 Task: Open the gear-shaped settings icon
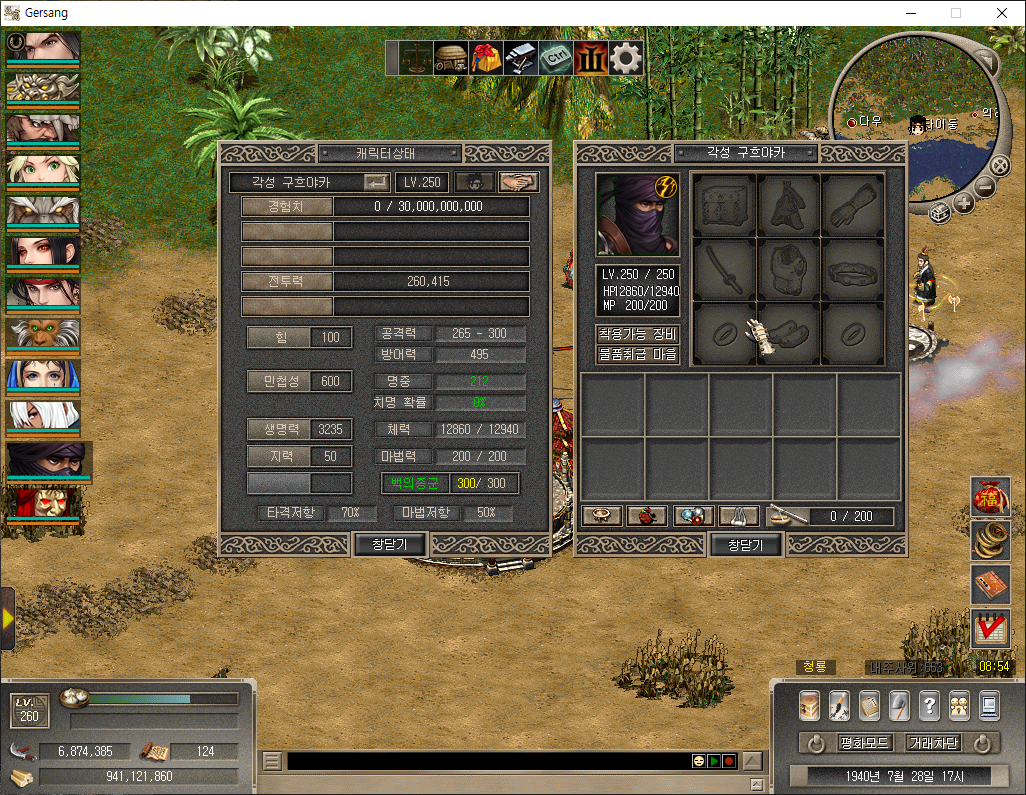[626, 58]
